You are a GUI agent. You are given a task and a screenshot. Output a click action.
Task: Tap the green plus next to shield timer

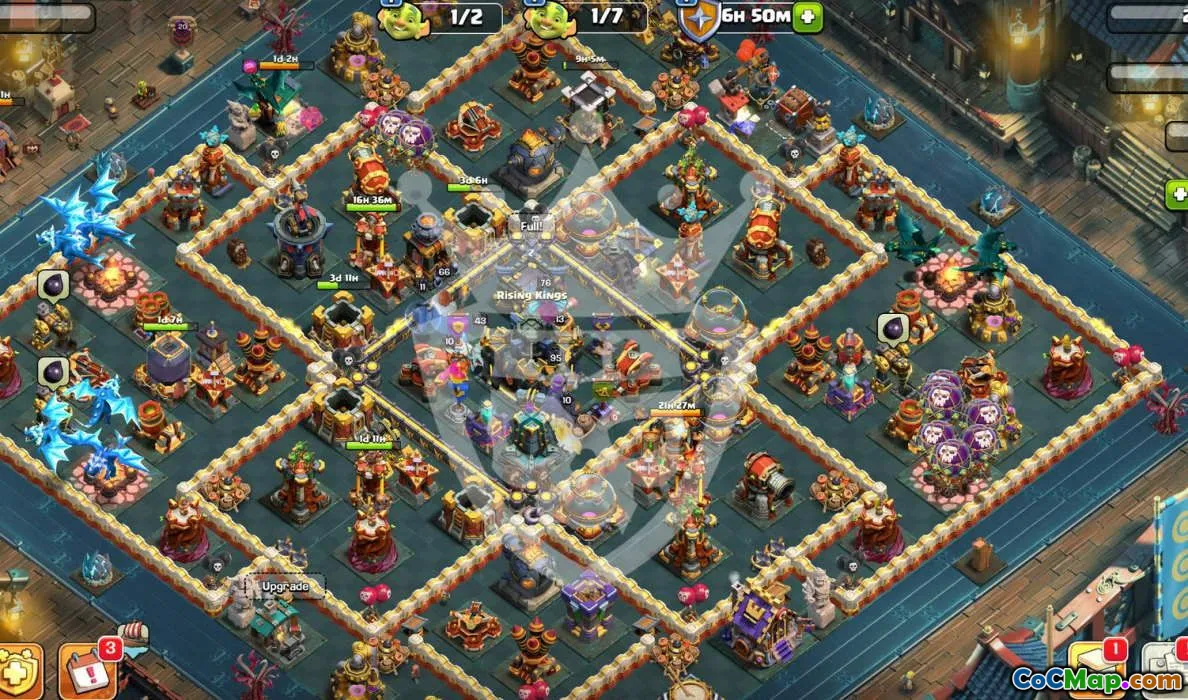pos(808,17)
